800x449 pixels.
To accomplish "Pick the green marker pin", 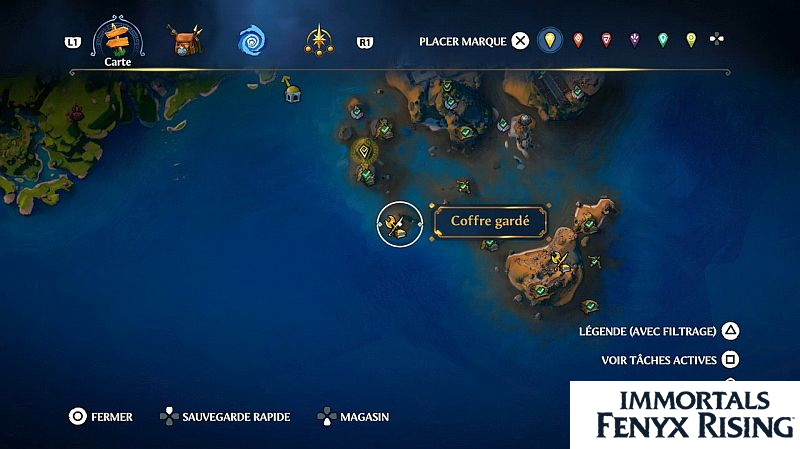I will 662,41.
